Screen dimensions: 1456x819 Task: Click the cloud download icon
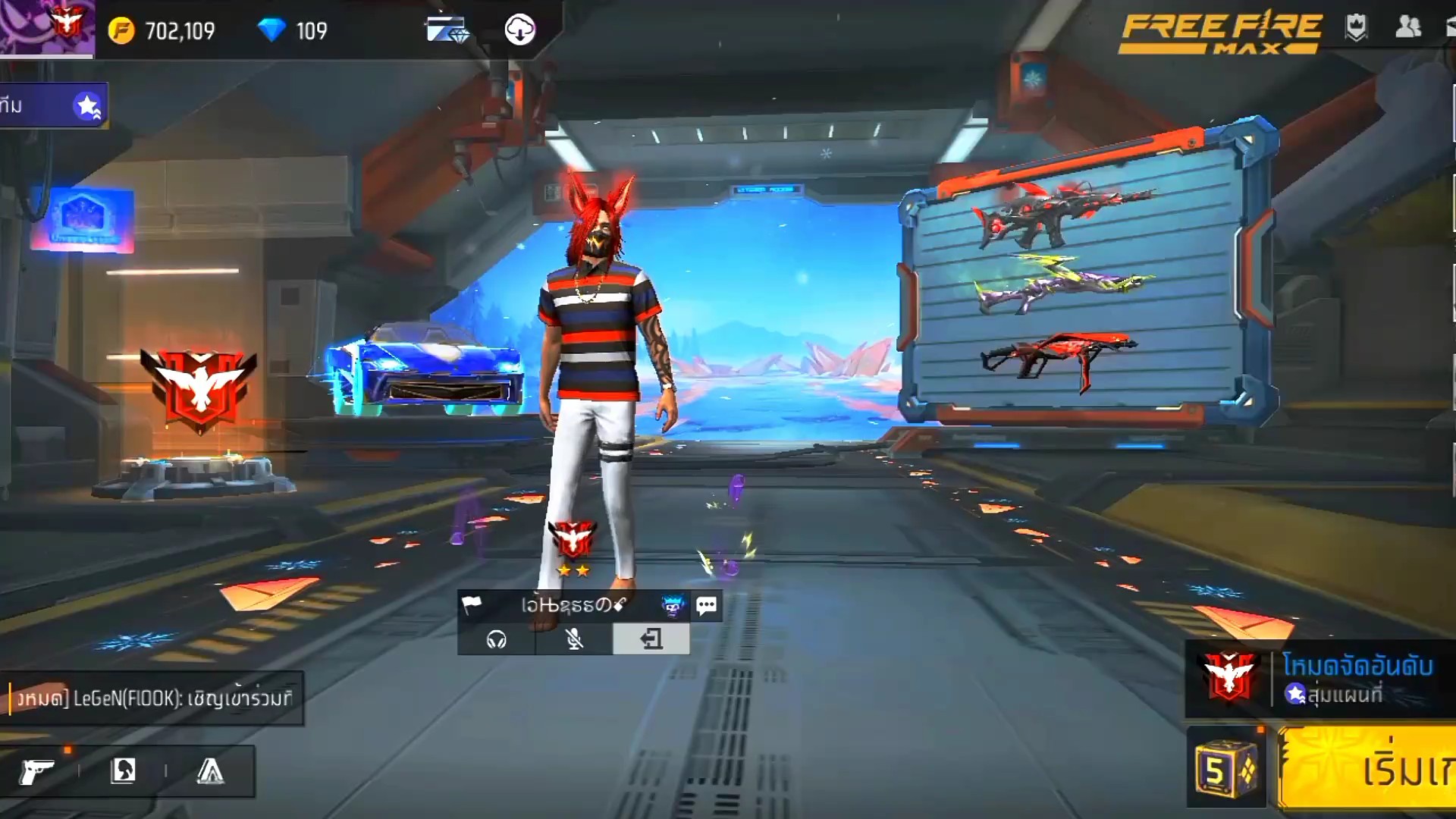pyautogui.click(x=519, y=30)
